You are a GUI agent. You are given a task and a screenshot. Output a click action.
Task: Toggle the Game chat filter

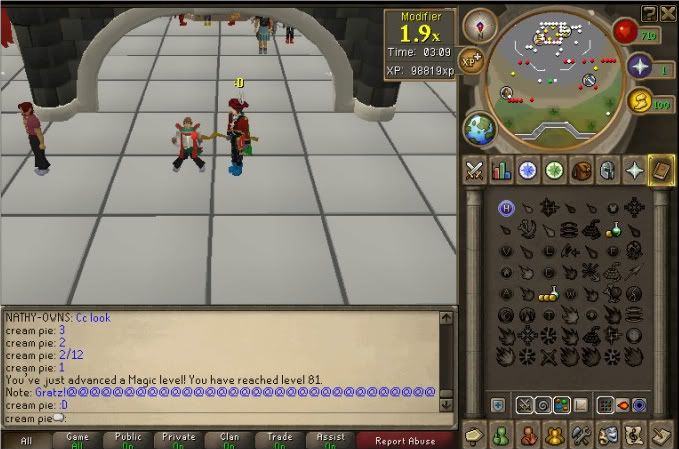(77, 440)
